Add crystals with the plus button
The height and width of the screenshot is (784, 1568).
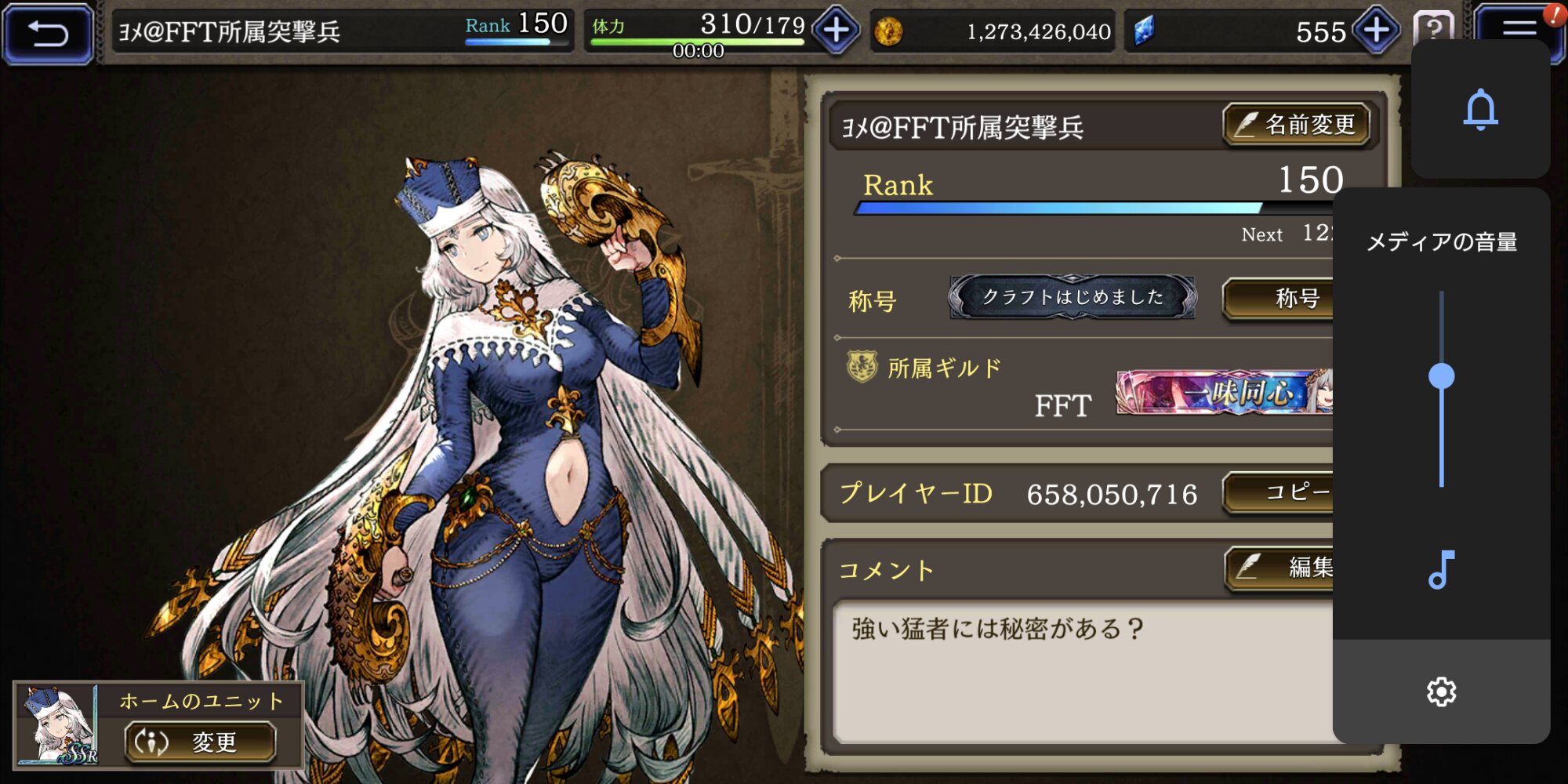[1376, 31]
